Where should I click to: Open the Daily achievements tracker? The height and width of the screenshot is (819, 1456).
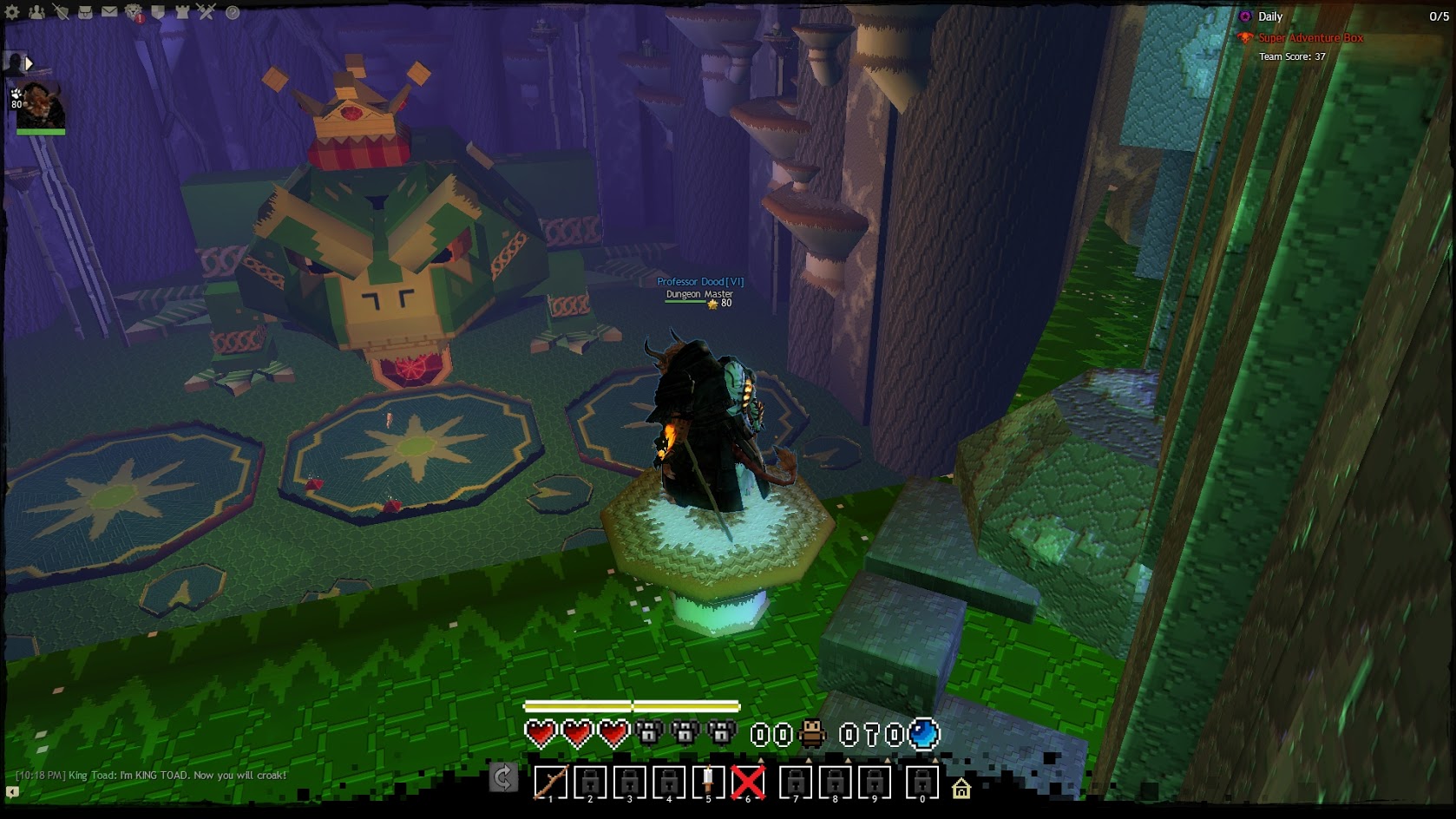(1270, 16)
